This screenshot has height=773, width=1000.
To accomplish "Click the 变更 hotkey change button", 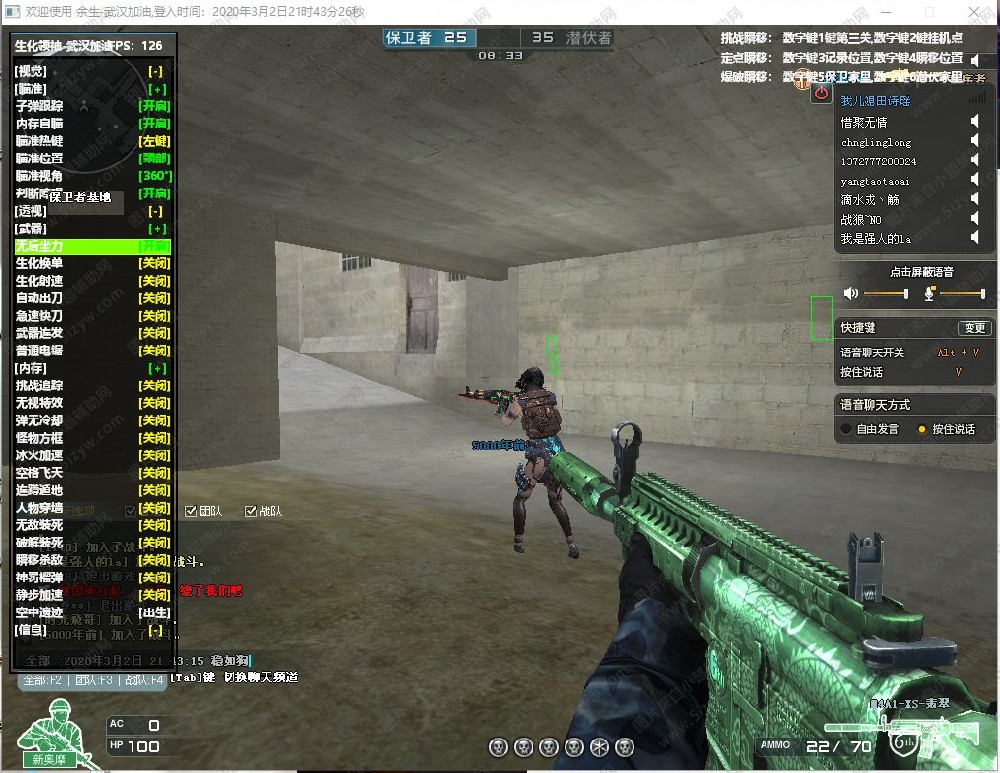I will click(x=973, y=328).
